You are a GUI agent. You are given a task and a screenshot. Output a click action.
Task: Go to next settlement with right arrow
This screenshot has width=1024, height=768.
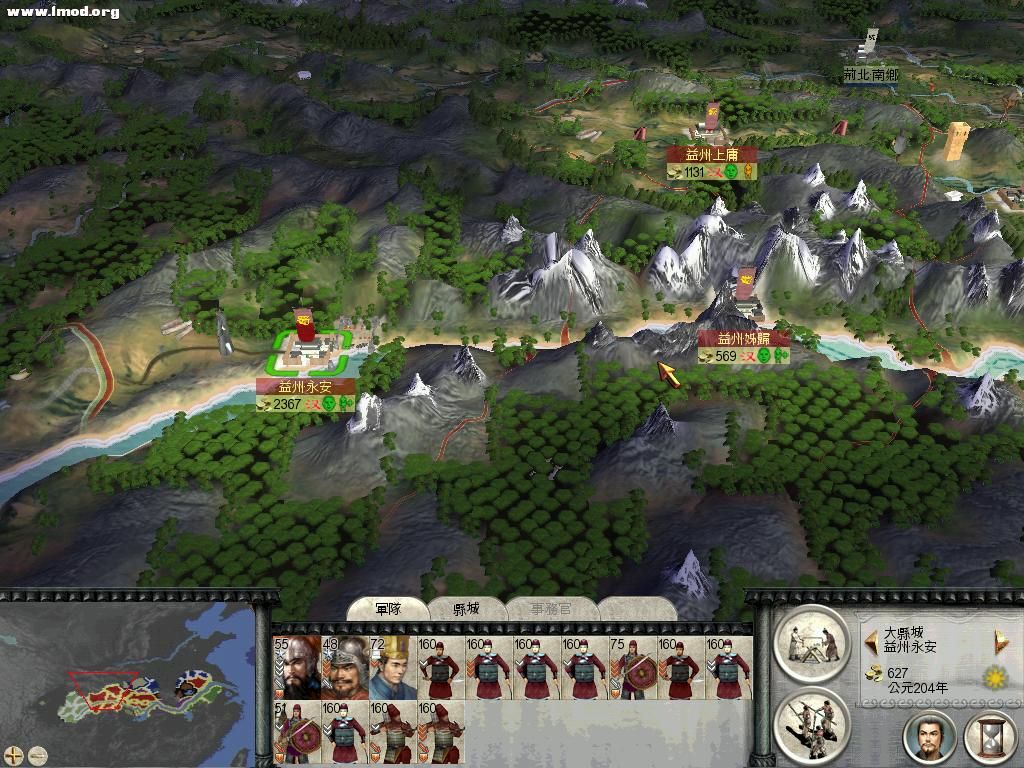point(999,641)
